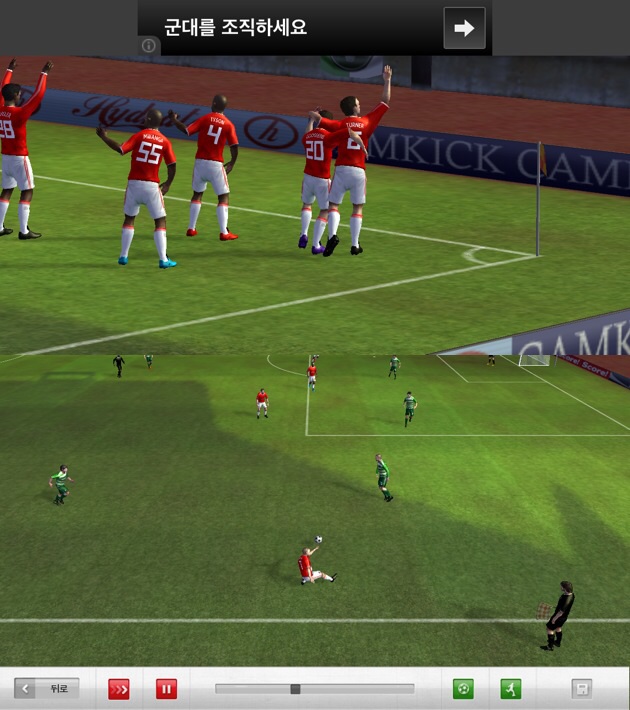The image size is (630, 710).
Task: Select the green running player icon button
Action: 511,689
